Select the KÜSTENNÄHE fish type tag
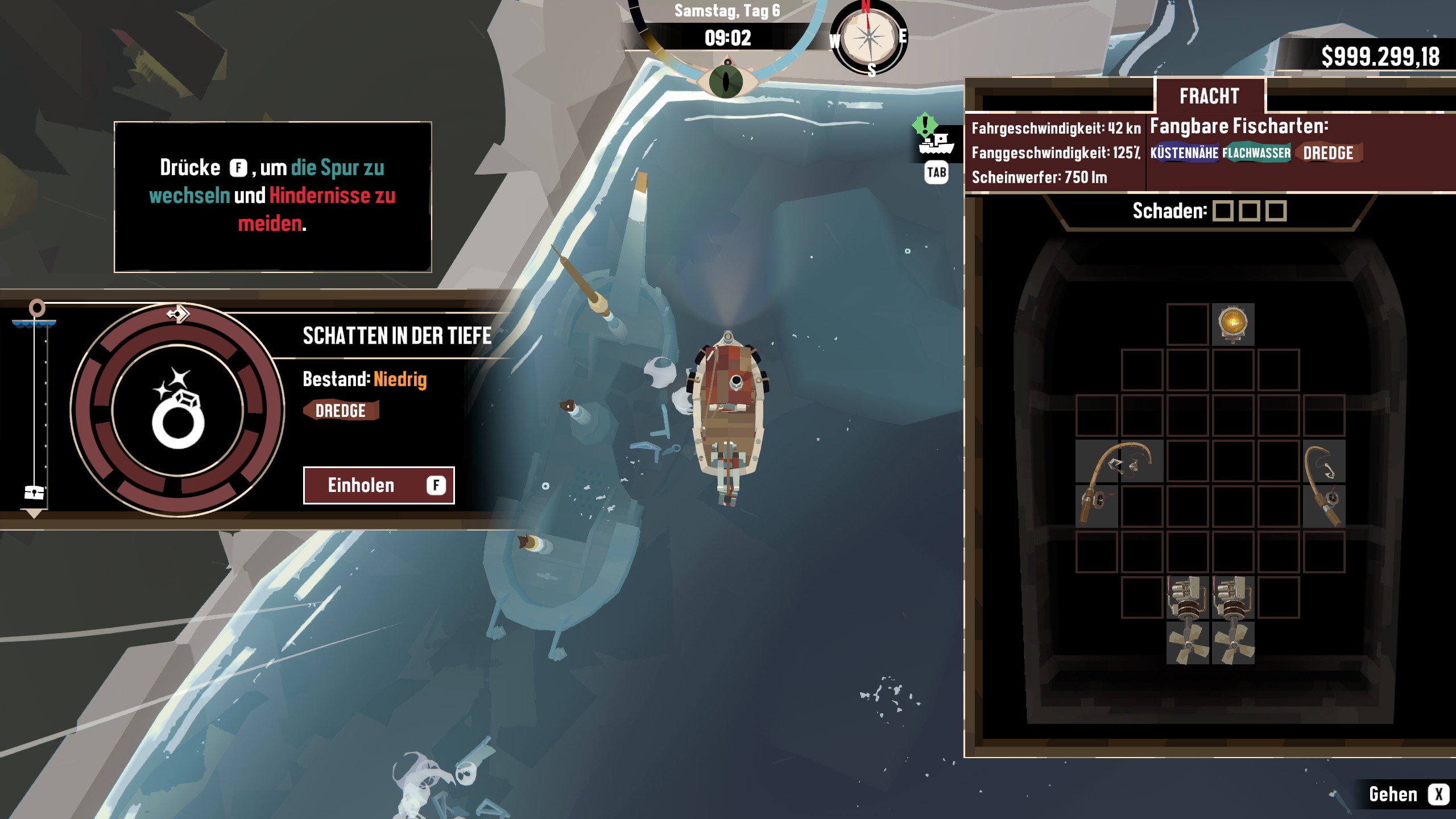The width and height of the screenshot is (1456, 819). coord(1184,153)
